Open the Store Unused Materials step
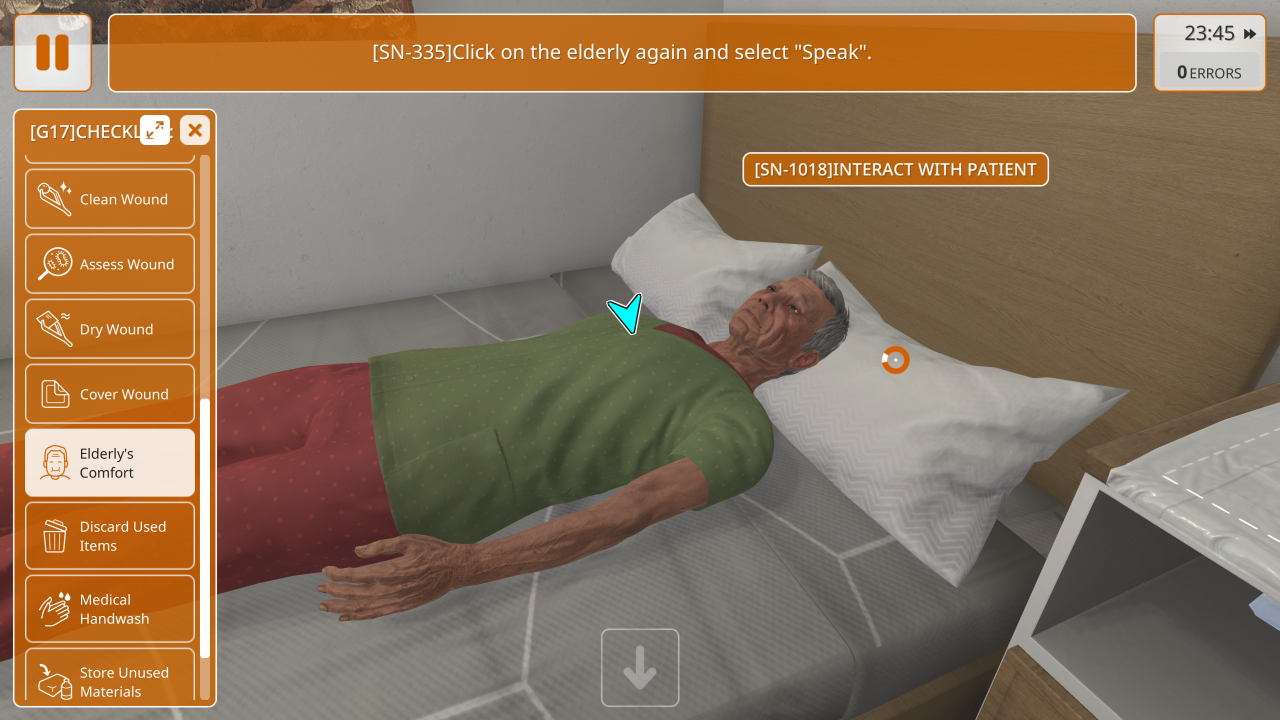Image resolution: width=1280 pixels, height=720 pixels. (110, 682)
